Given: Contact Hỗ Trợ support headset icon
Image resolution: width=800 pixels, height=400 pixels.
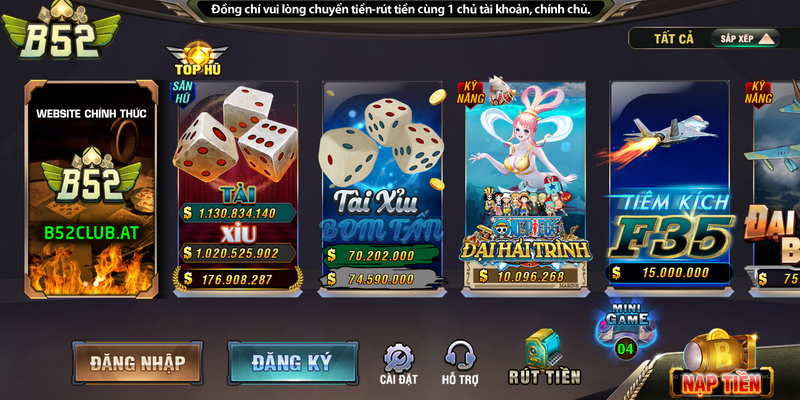Looking at the screenshot, I should (460, 364).
